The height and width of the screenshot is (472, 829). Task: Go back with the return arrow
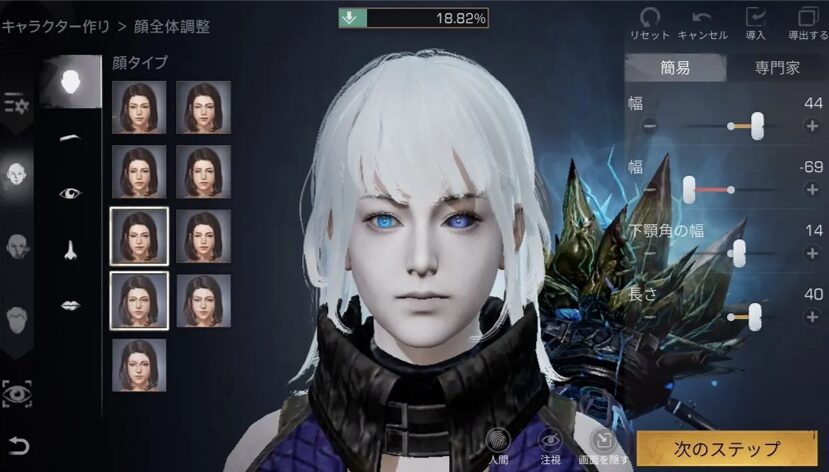pyautogui.click(x=18, y=446)
